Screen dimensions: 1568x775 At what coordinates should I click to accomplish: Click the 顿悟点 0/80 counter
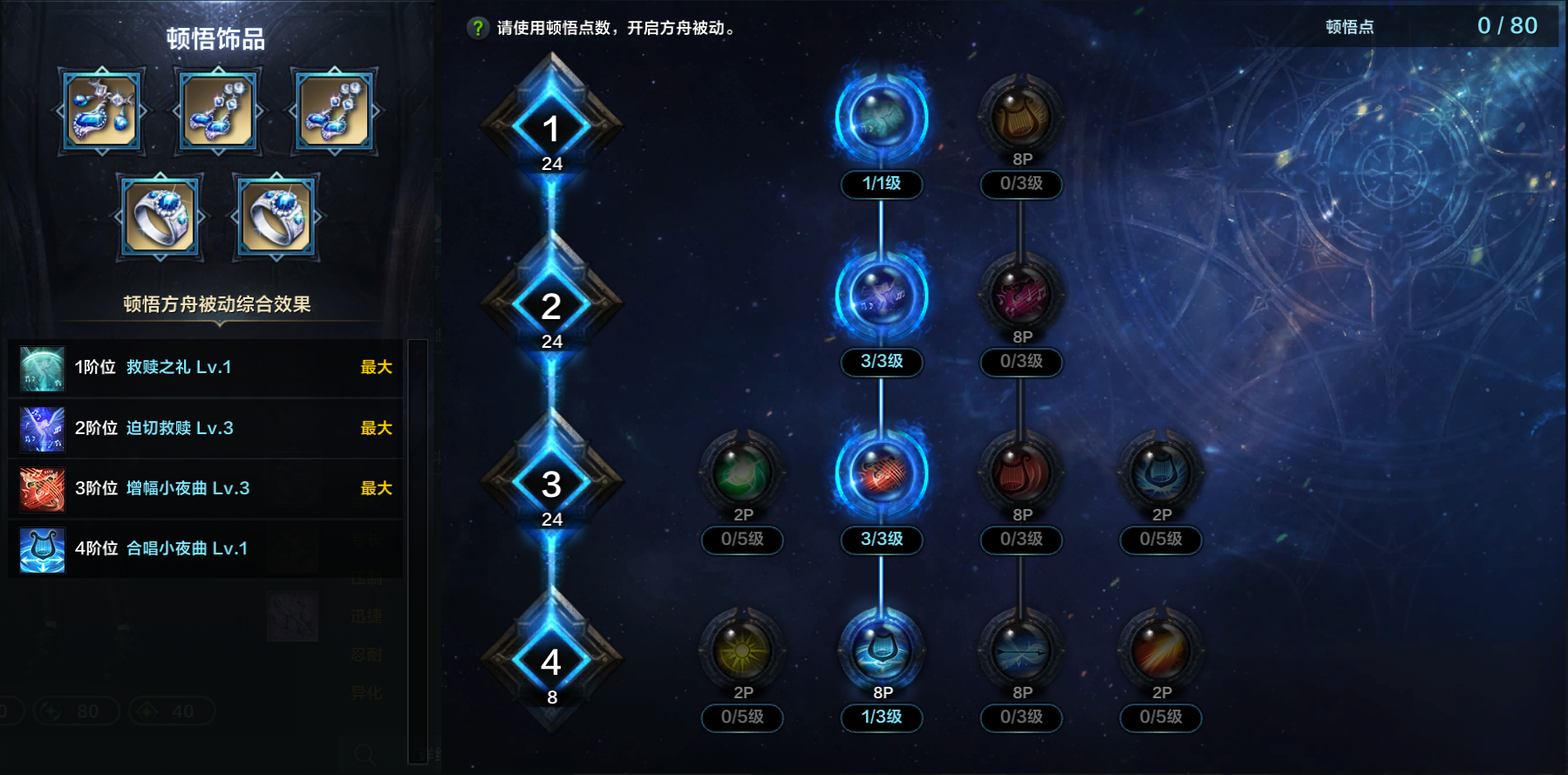1454,24
